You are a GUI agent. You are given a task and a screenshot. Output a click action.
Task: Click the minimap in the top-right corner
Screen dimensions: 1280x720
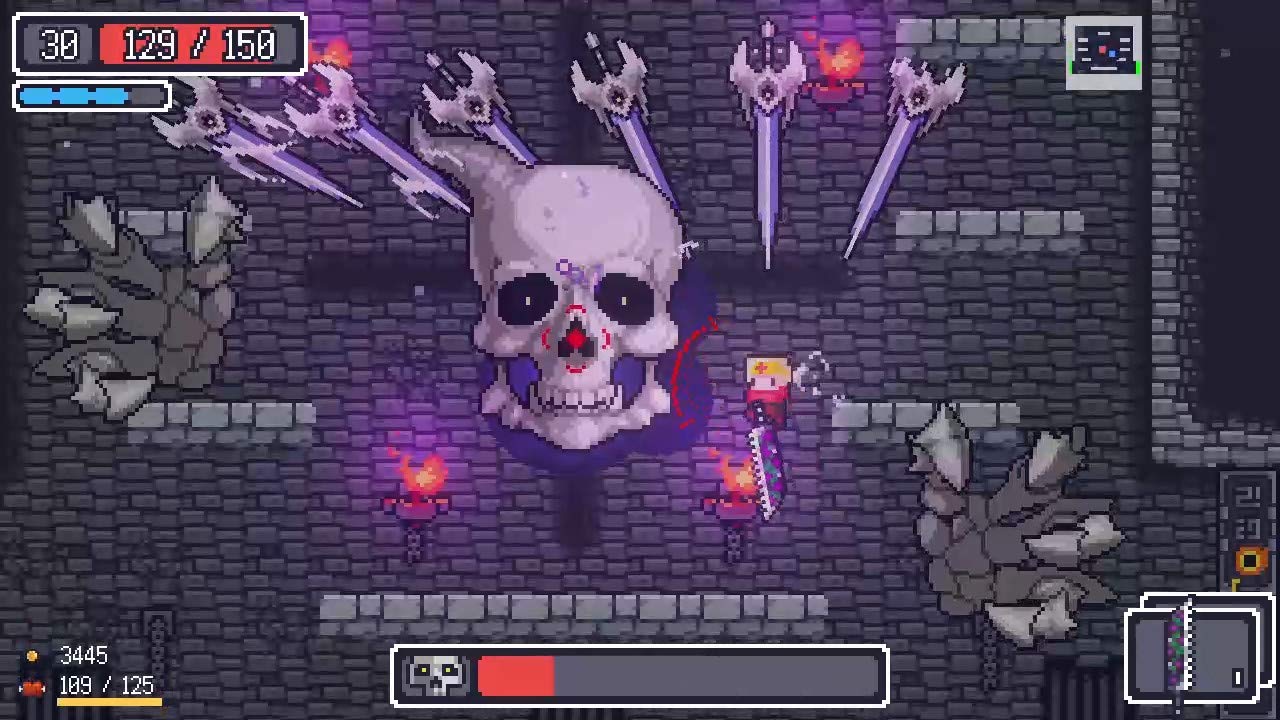[1103, 47]
